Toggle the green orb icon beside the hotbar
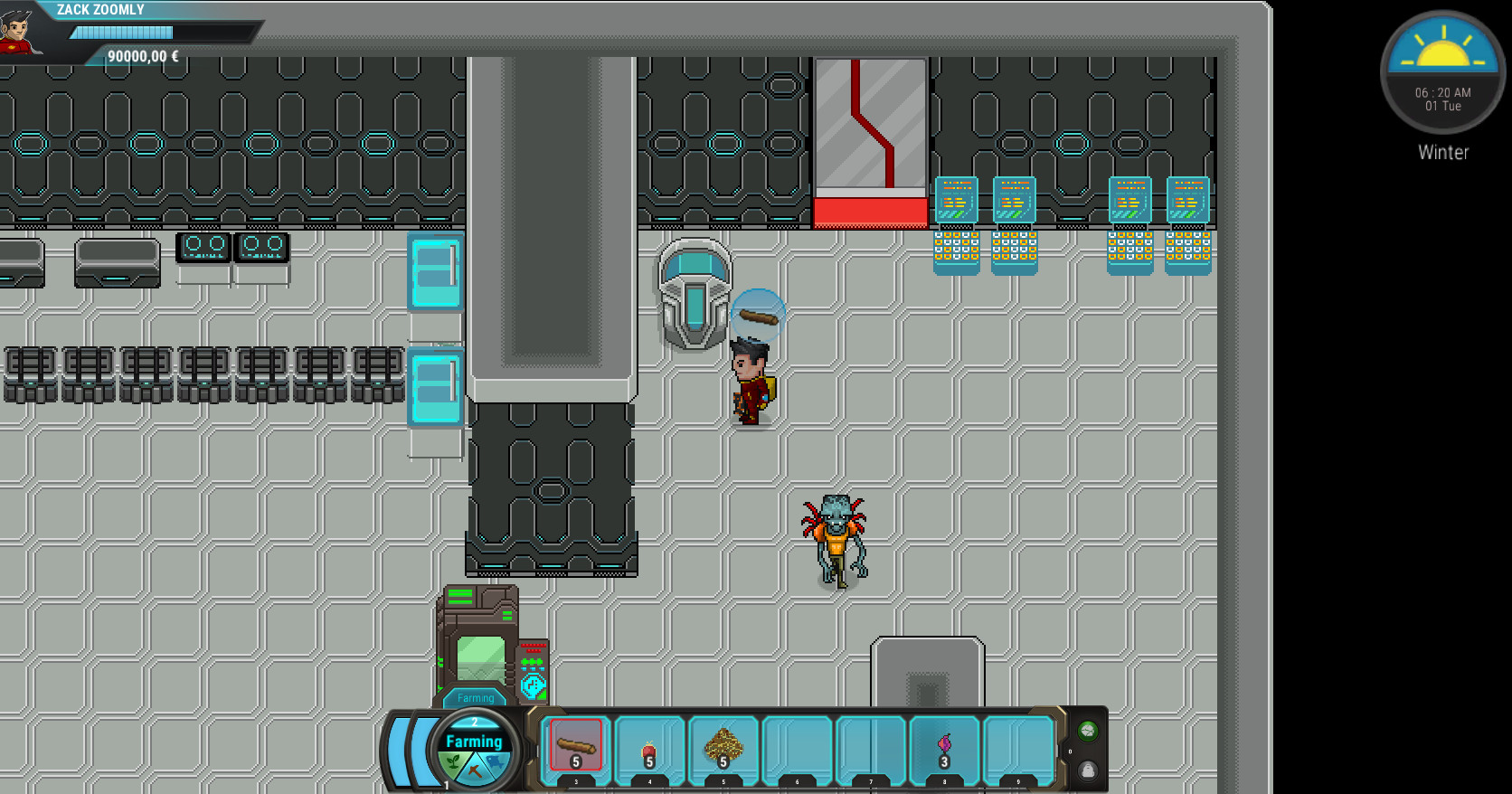 (x=1087, y=733)
